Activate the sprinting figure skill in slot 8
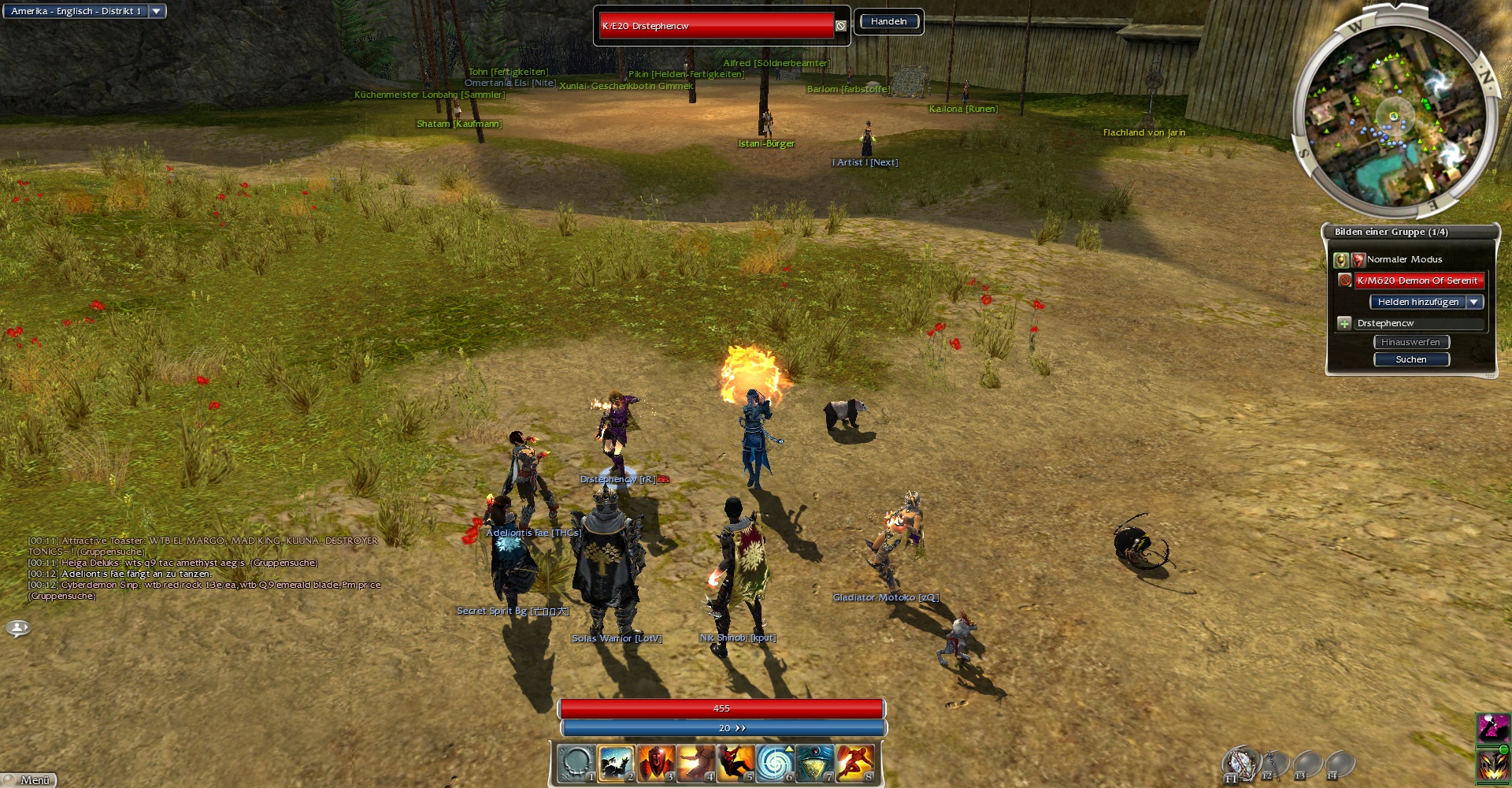The height and width of the screenshot is (788, 1512). pos(854,763)
